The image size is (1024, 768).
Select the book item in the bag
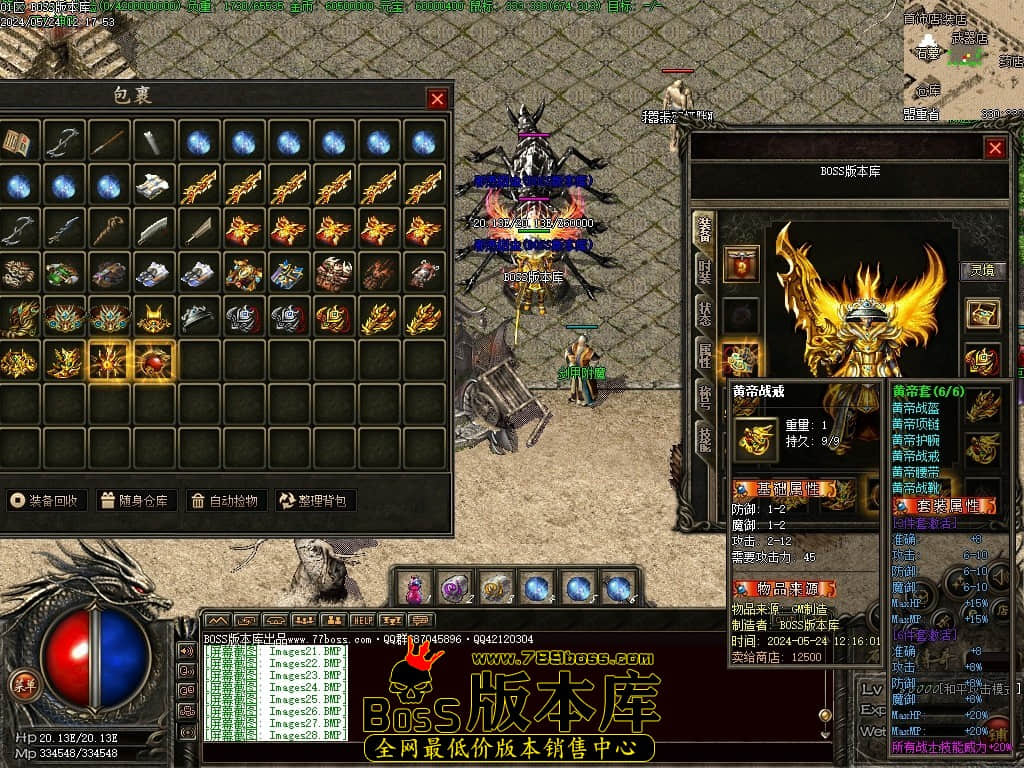(19, 142)
